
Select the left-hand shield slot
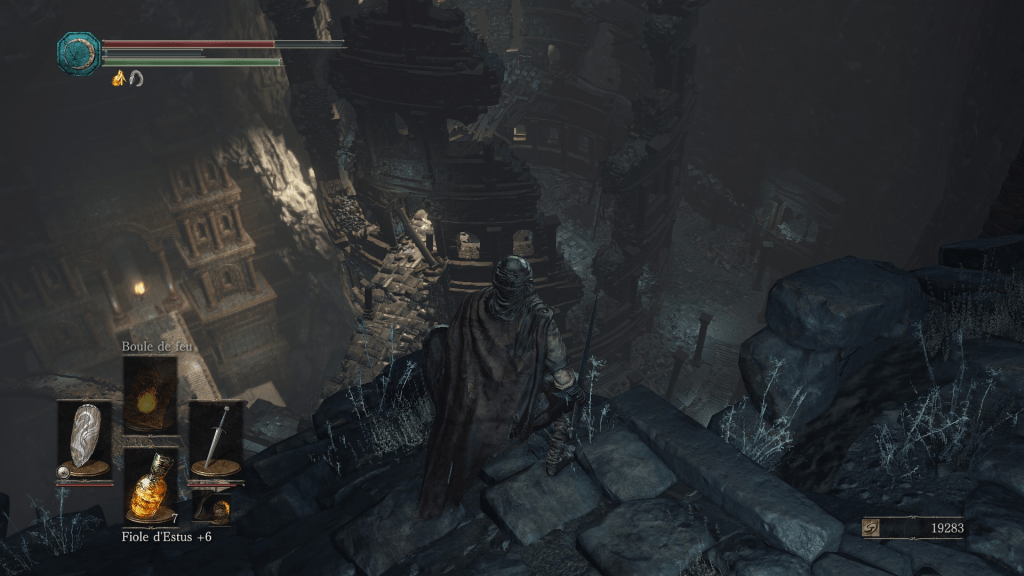click(x=84, y=438)
